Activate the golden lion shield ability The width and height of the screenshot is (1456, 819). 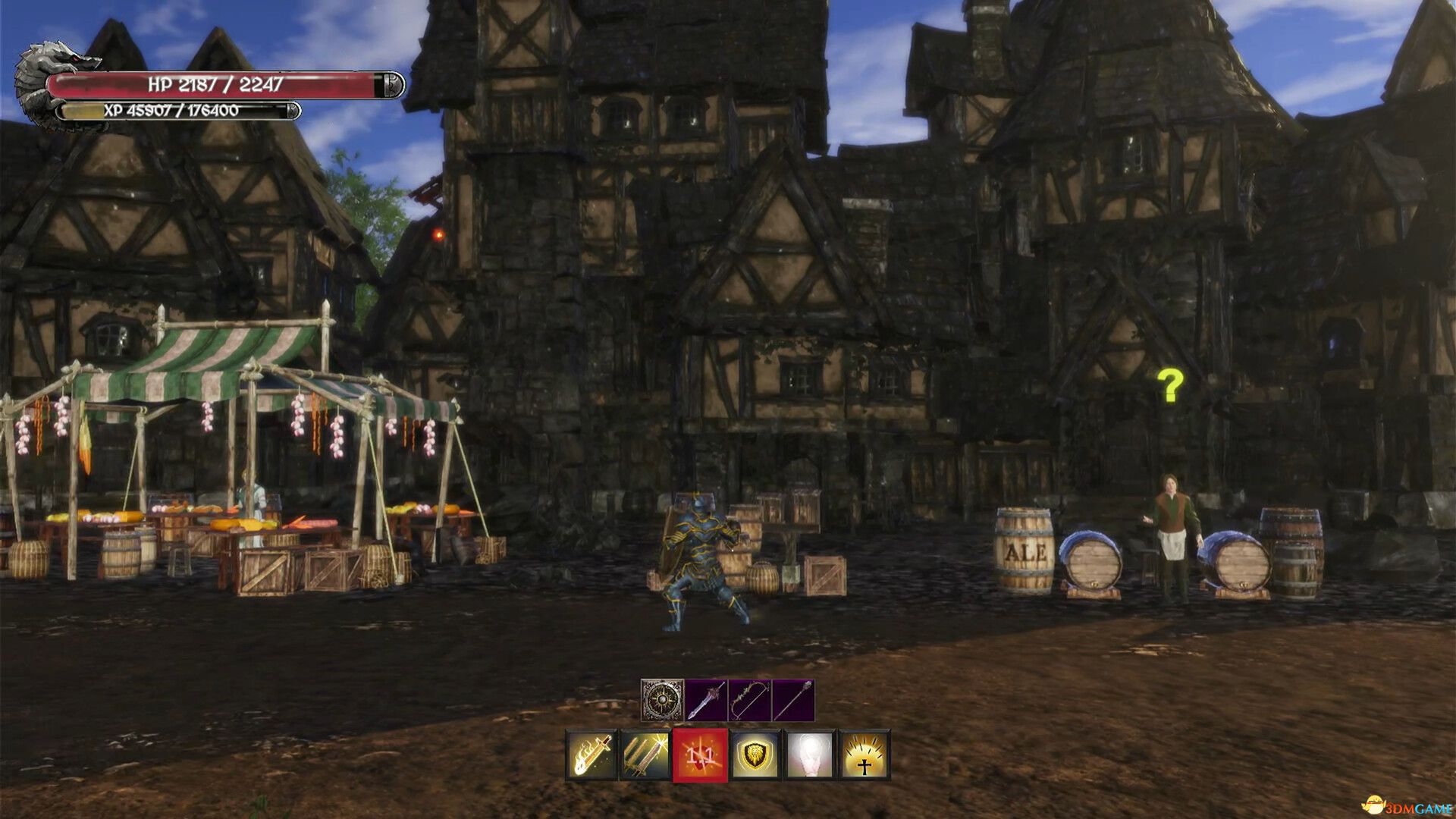[x=755, y=755]
